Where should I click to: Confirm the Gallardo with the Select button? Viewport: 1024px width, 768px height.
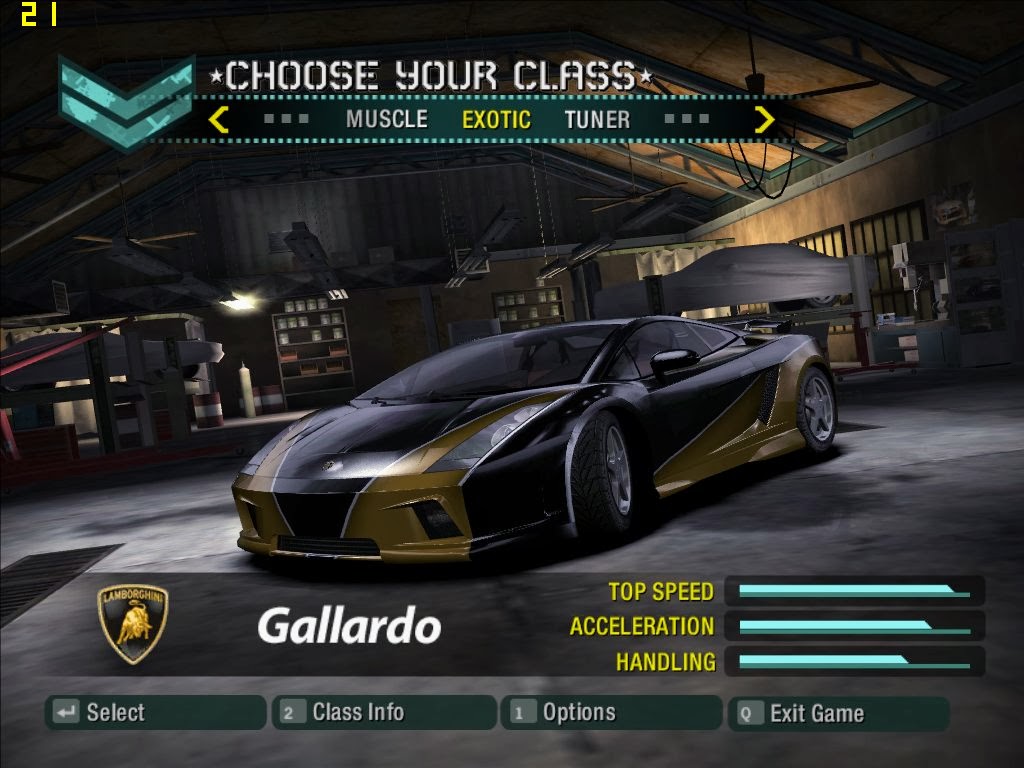click(155, 713)
